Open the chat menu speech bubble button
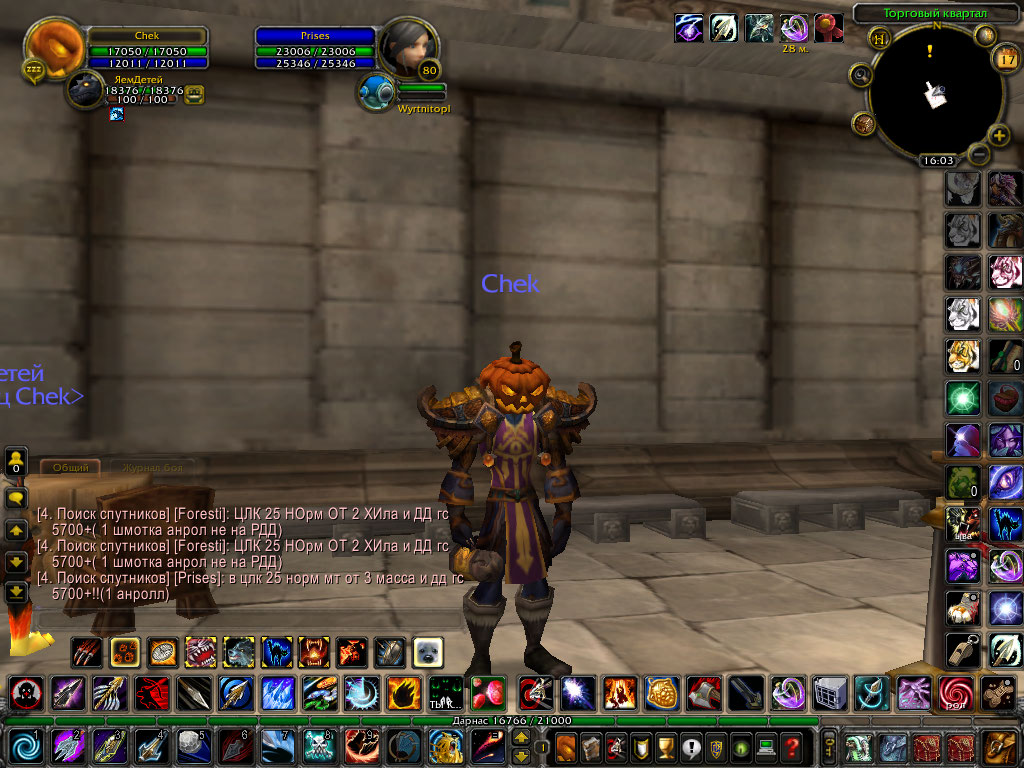 click(x=16, y=497)
